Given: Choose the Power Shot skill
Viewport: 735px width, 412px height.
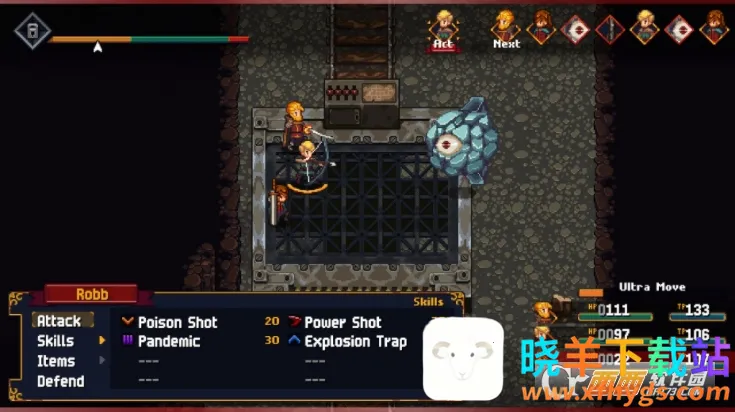Looking at the screenshot, I should coord(342,322).
